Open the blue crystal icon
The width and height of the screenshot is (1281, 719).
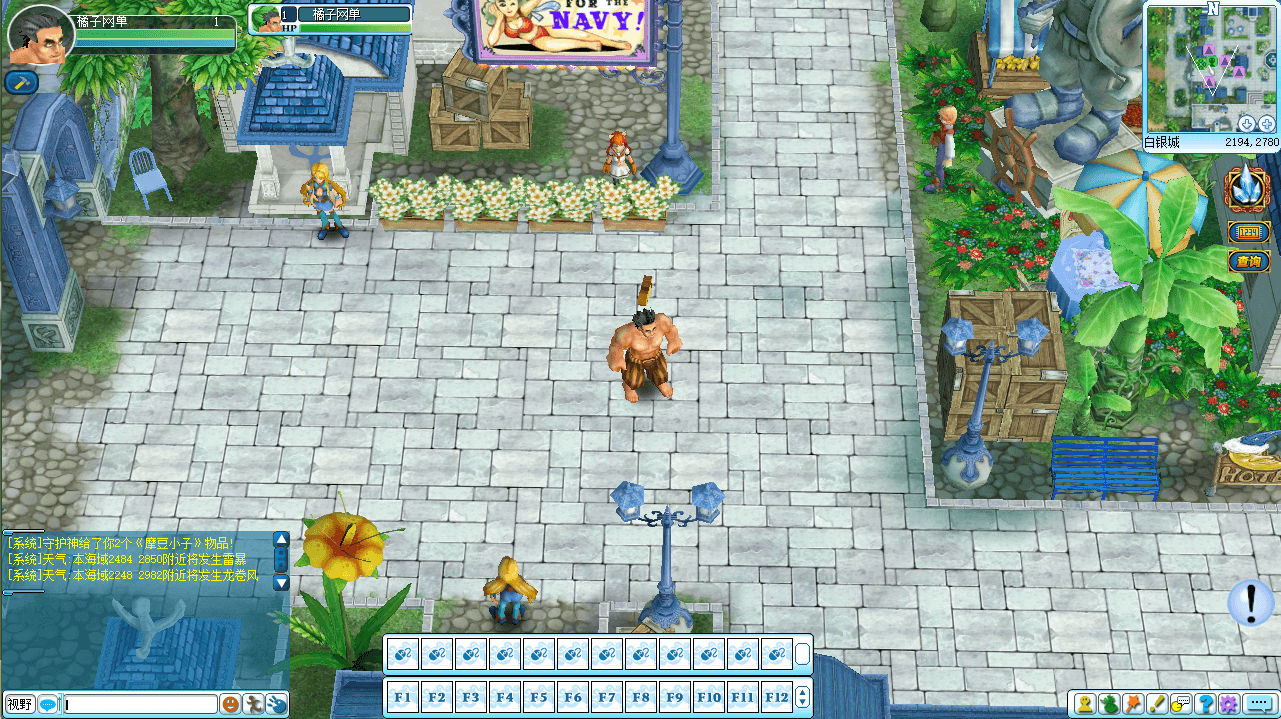coord(1248,189)
